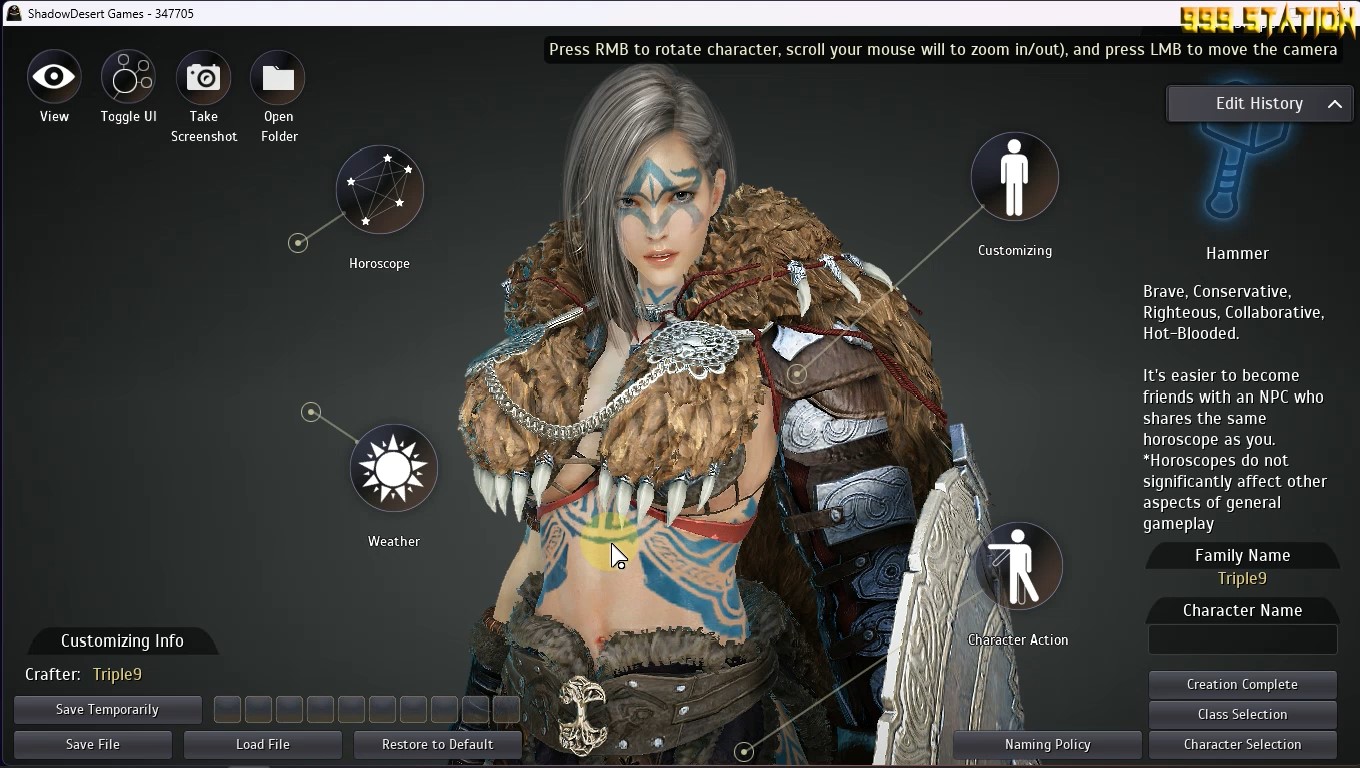Click Save Temporarily

point(108,710)
